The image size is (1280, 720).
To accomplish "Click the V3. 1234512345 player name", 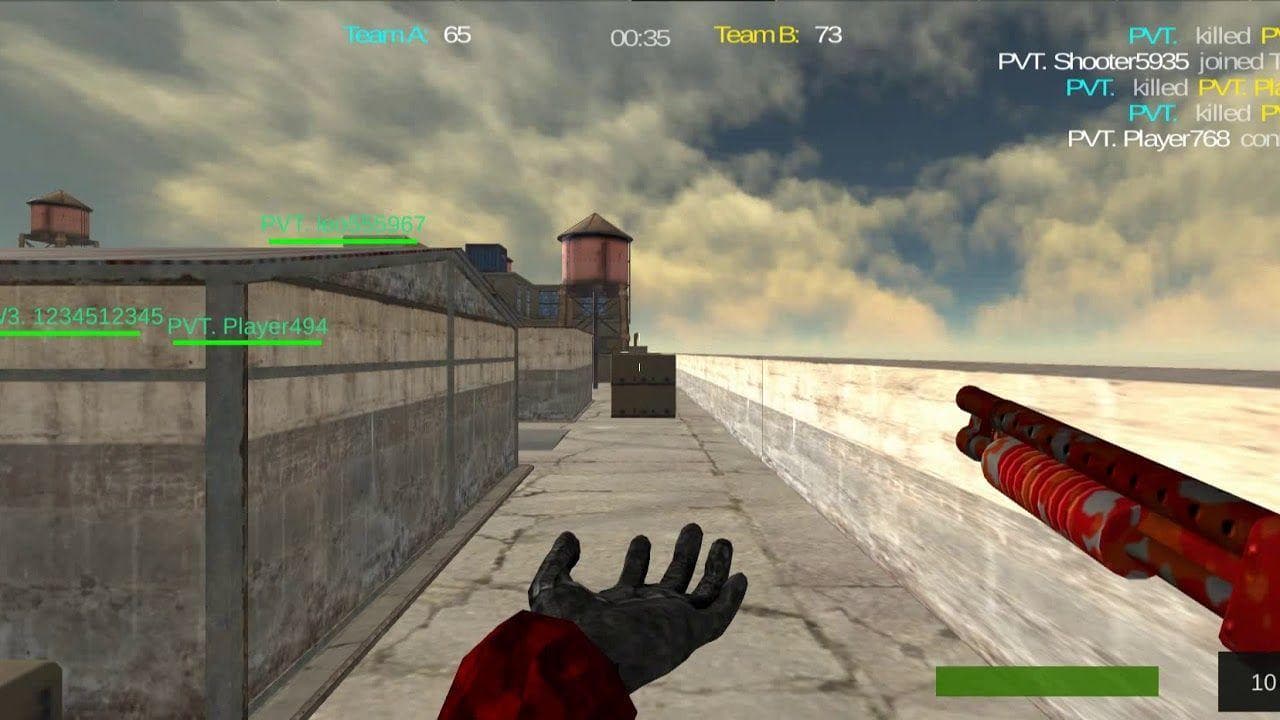I will pyautogui.click(x=80, y=315).
